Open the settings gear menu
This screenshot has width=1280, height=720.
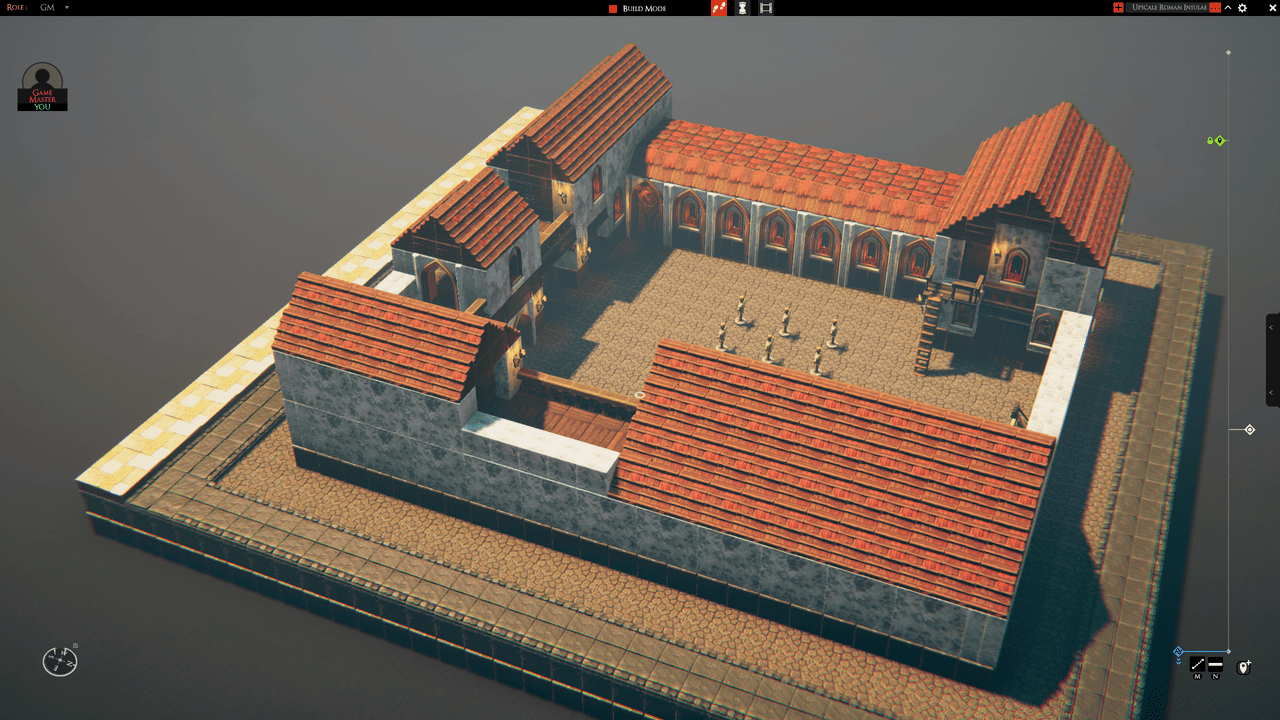click(1242, 7)
